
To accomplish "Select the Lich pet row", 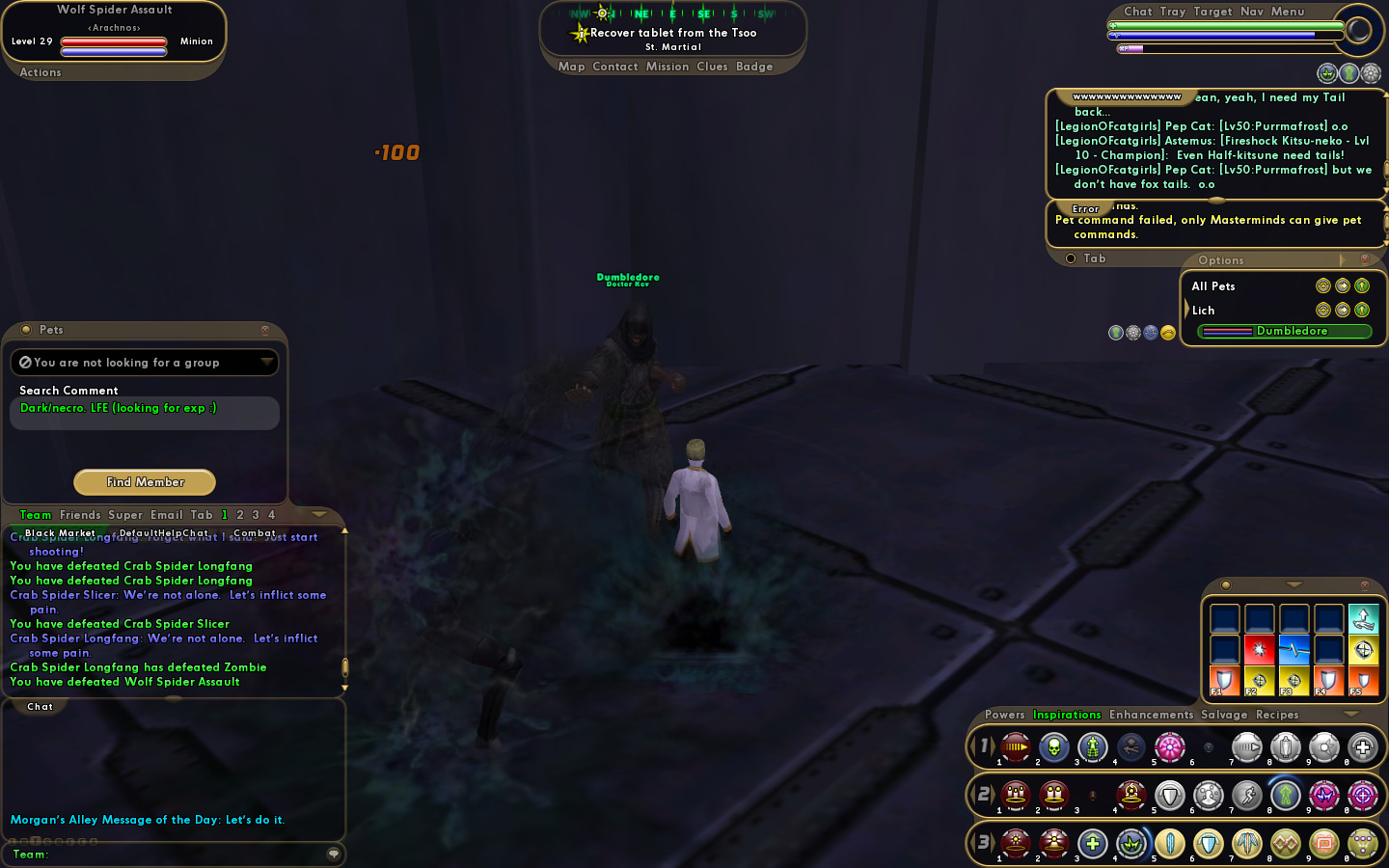I will (1204, 311).
